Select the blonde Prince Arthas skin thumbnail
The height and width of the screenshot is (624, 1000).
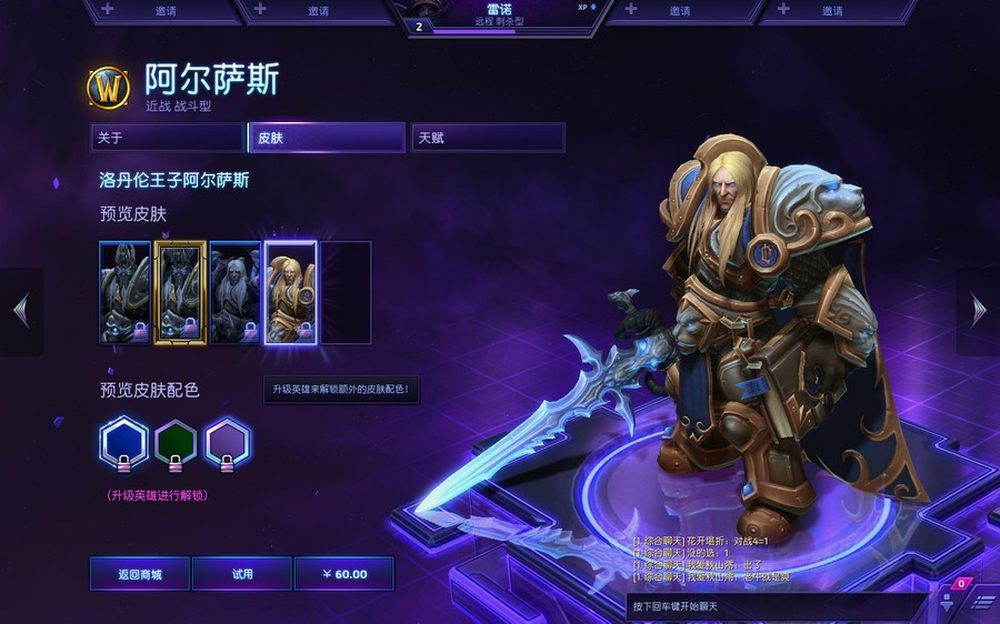(291, 292)
